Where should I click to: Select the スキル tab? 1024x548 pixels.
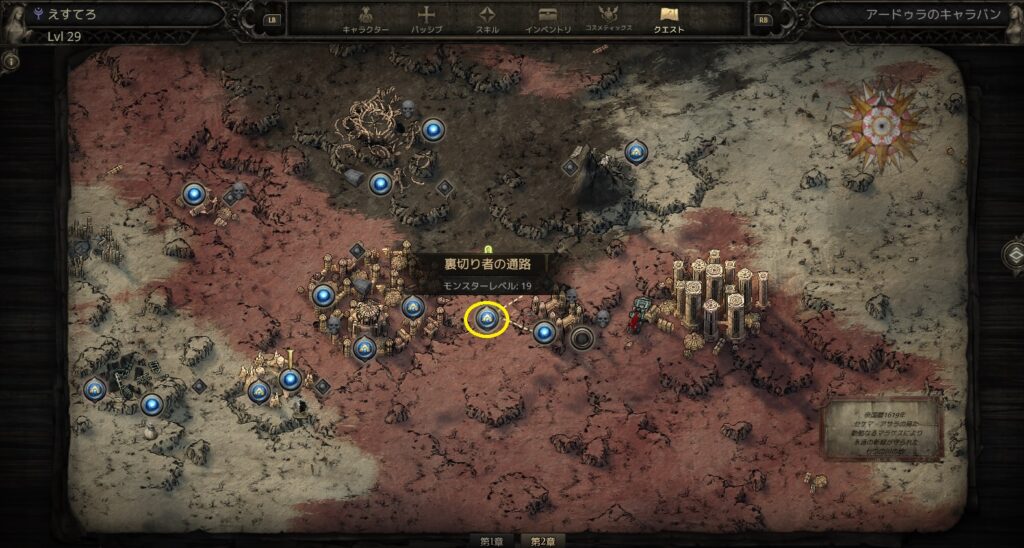coord(487,20)
